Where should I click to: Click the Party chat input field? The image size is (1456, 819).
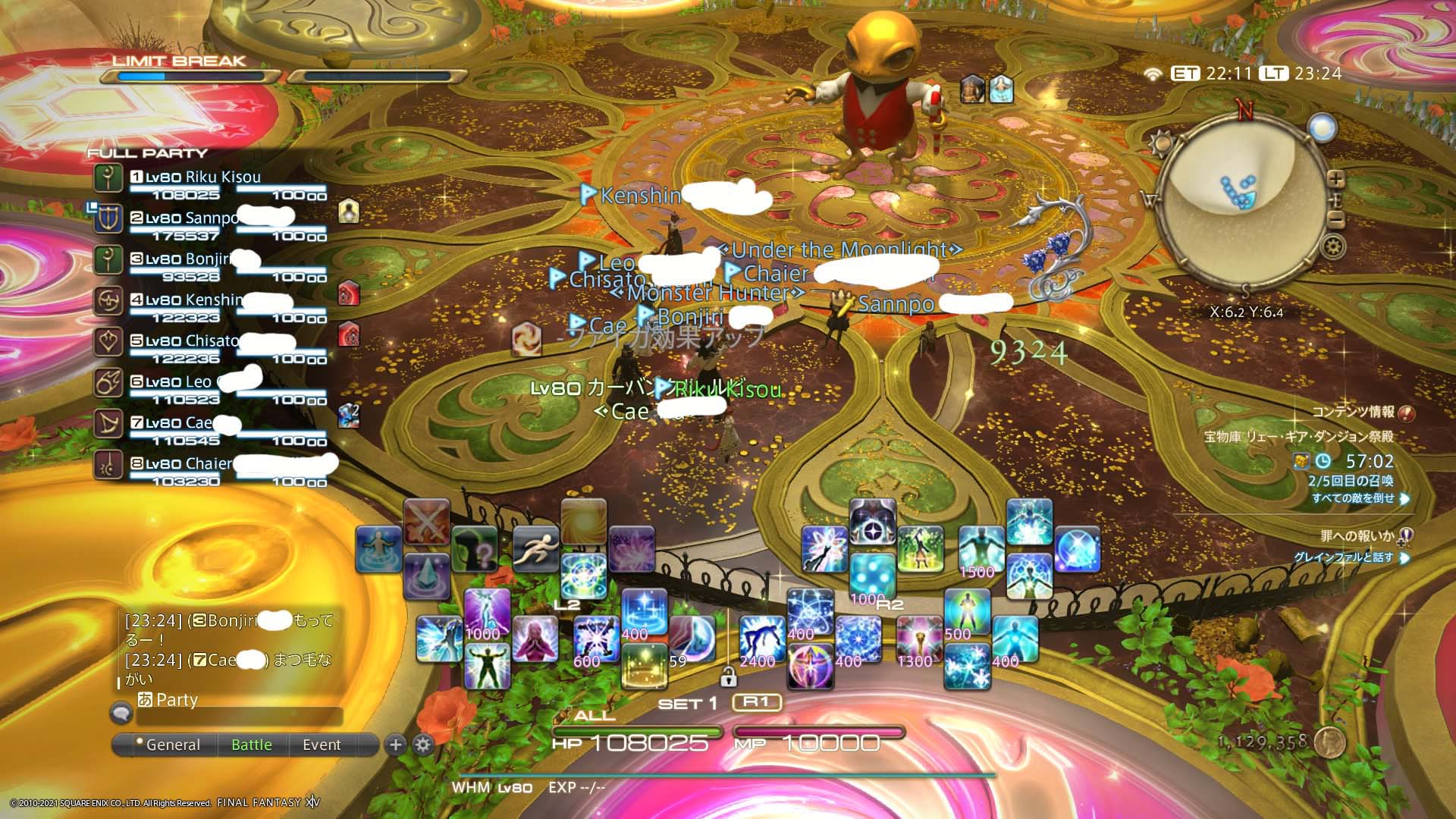tap(239, 716)
